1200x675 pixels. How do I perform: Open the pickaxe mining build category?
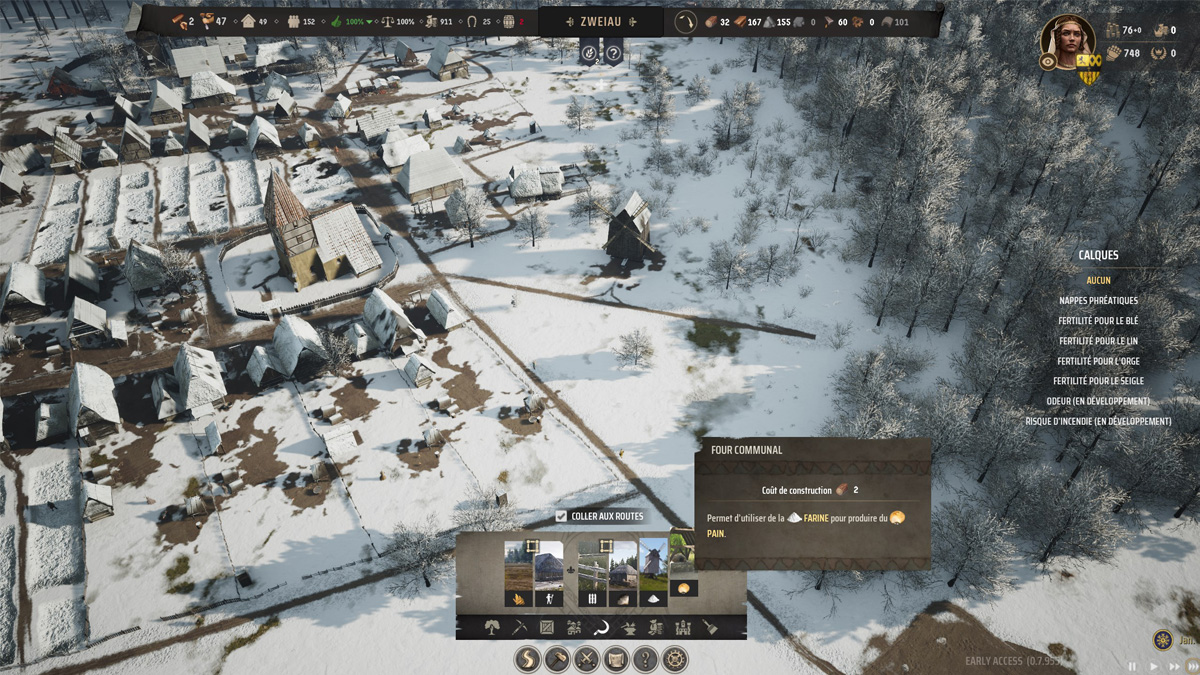click(x=519, y=628)
